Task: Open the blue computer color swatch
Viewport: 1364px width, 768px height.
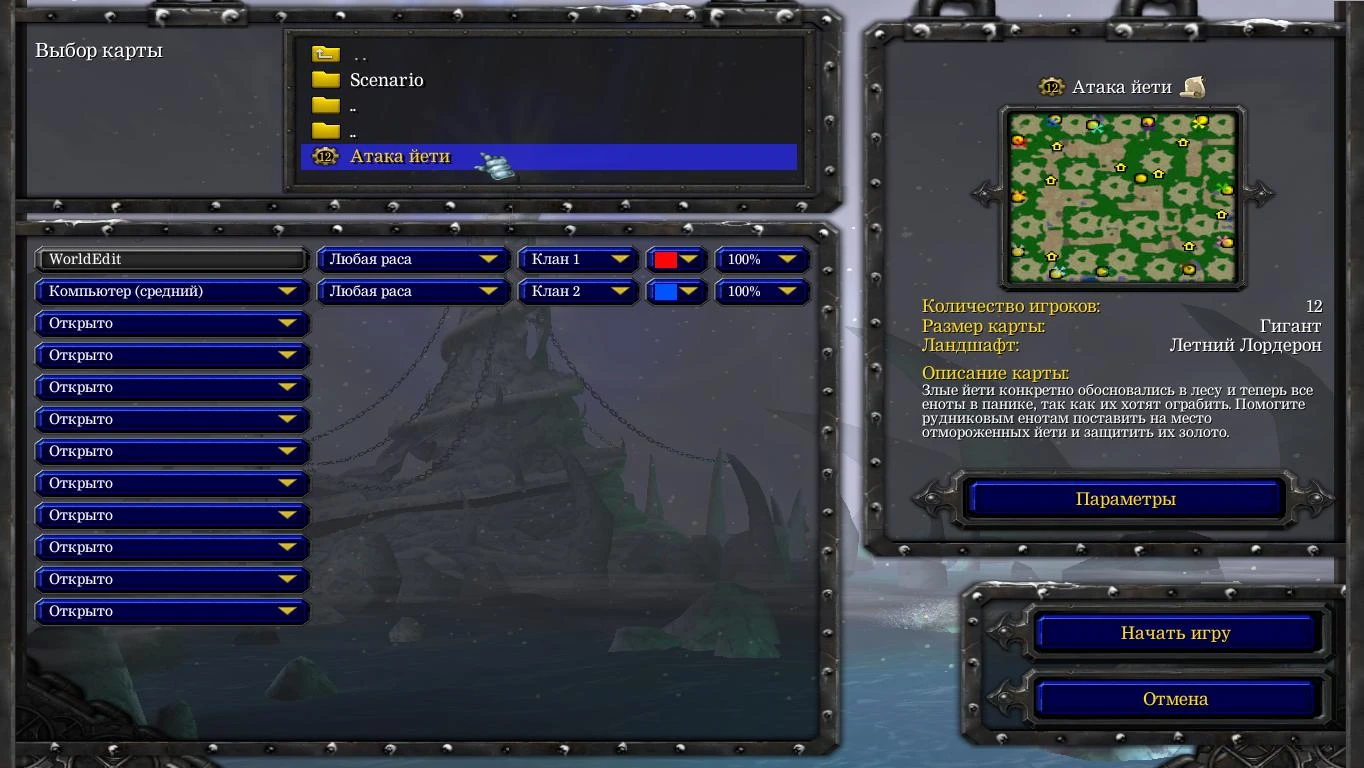Action: [x=677, y=291]
